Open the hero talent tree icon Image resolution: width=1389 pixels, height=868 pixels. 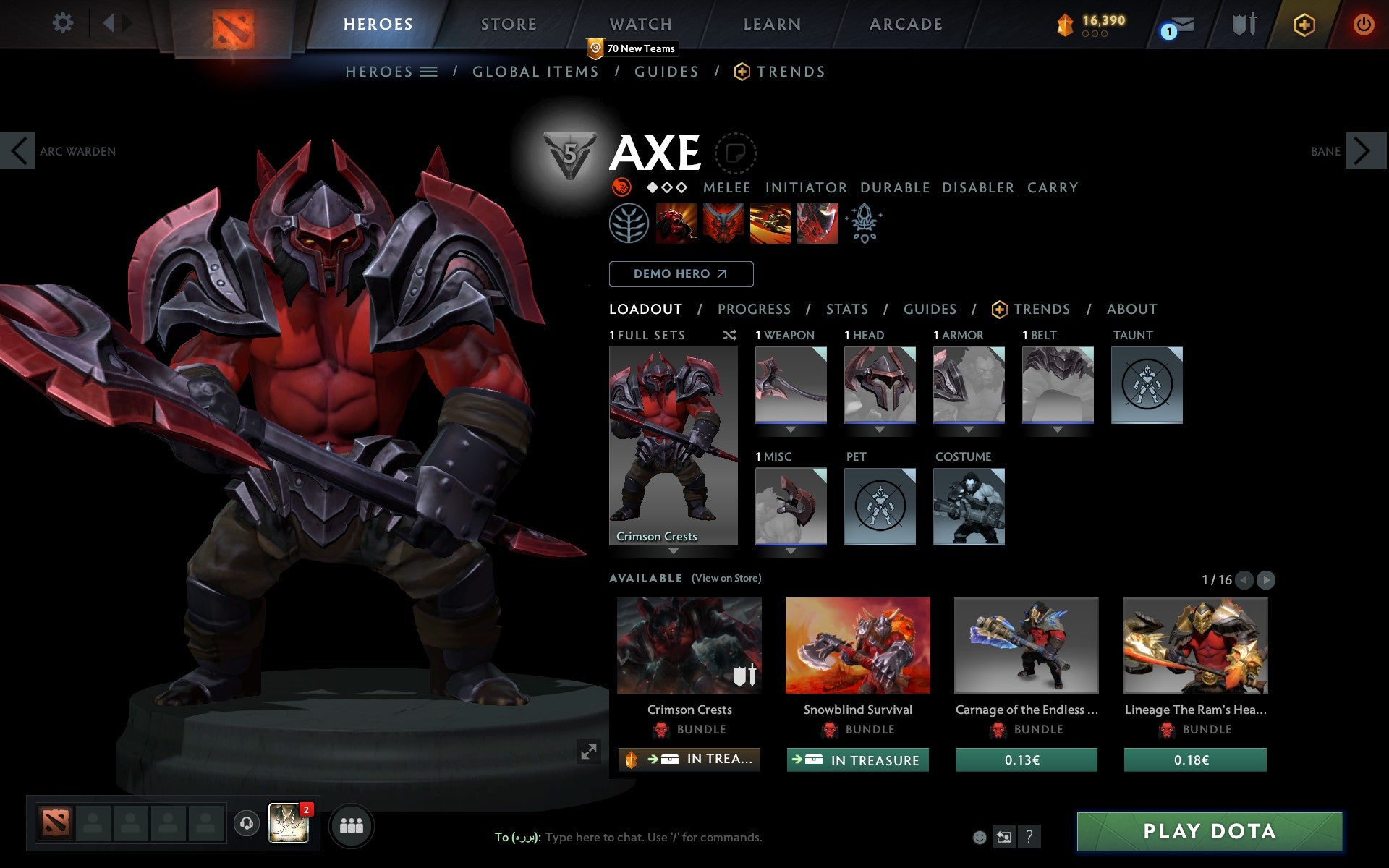[629, 224]
